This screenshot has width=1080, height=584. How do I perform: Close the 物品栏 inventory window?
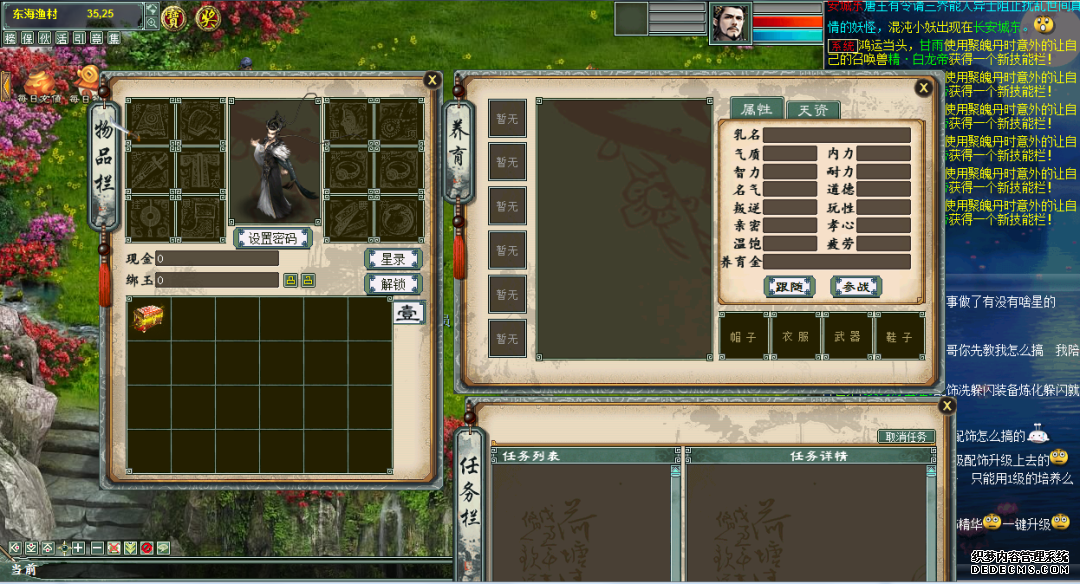(x=432, y=80)
